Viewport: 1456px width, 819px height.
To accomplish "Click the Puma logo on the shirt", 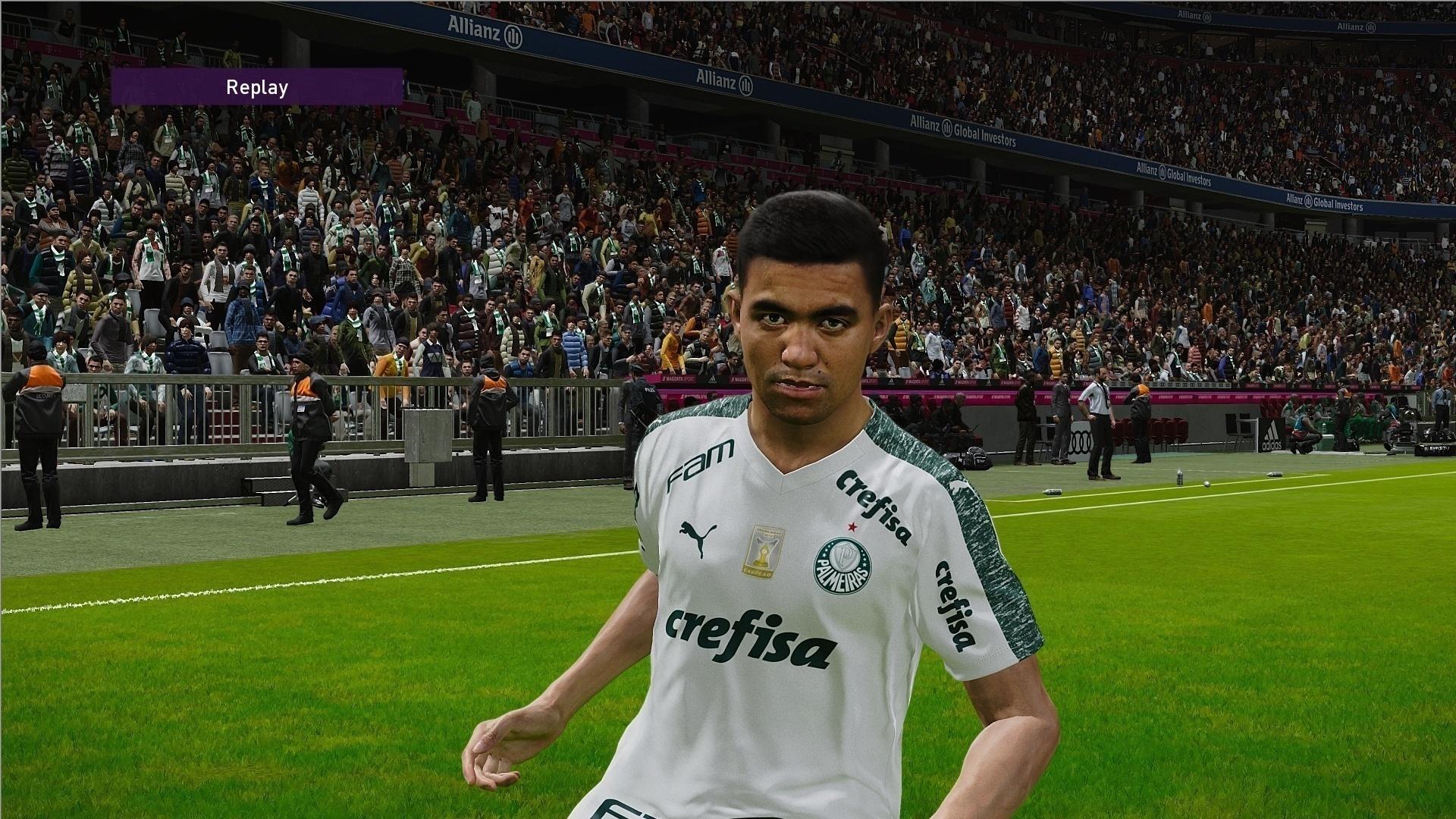I will (x=698, y=538).
